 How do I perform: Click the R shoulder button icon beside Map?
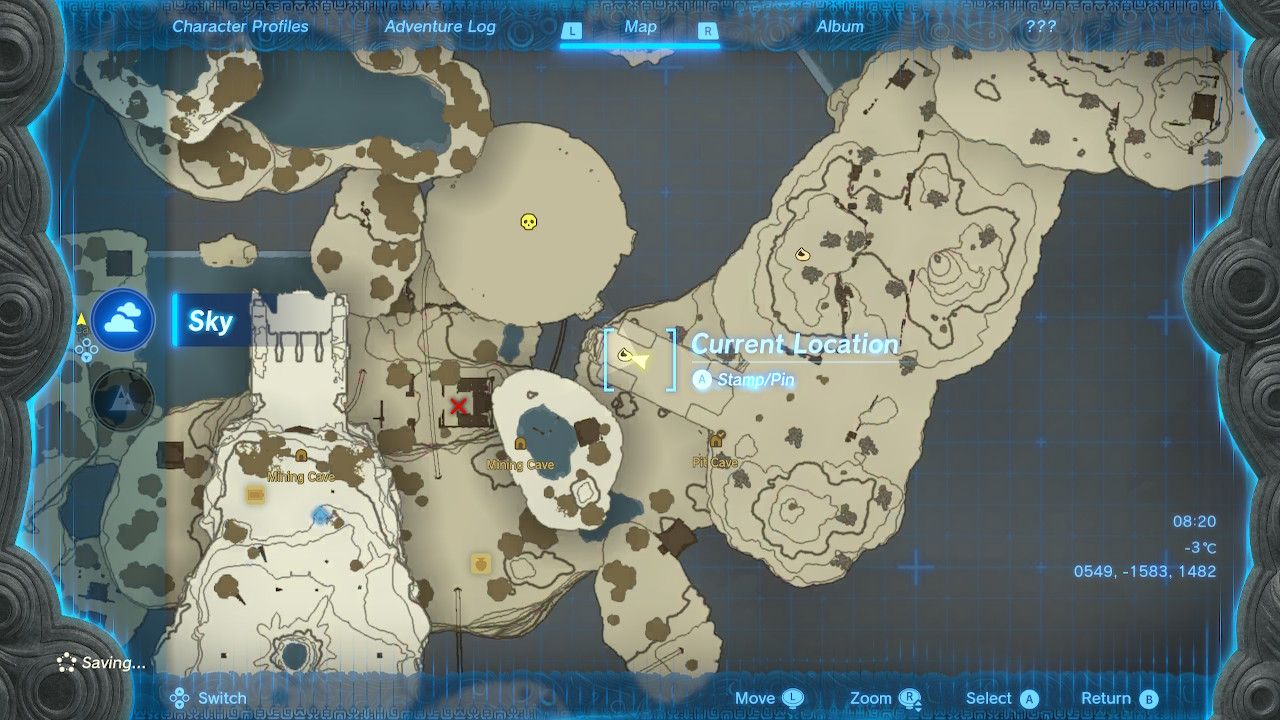click(709, 27)
